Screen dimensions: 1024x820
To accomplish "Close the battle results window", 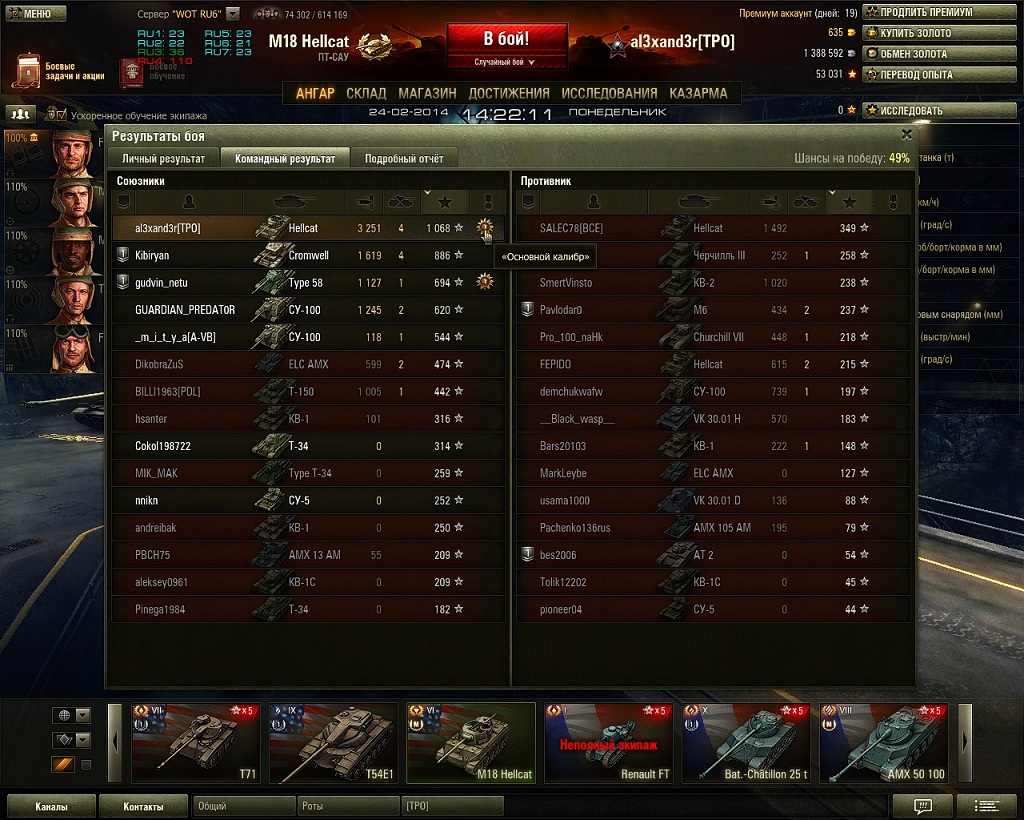I will click(906, 134).
